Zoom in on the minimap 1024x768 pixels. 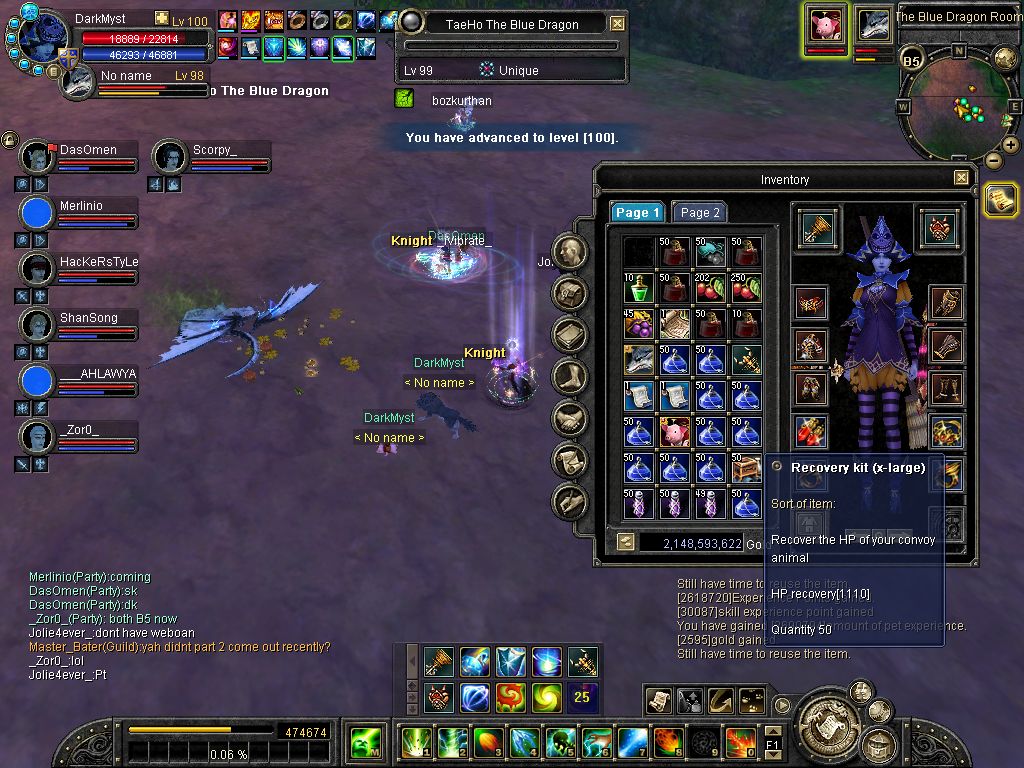point(1010,145)
